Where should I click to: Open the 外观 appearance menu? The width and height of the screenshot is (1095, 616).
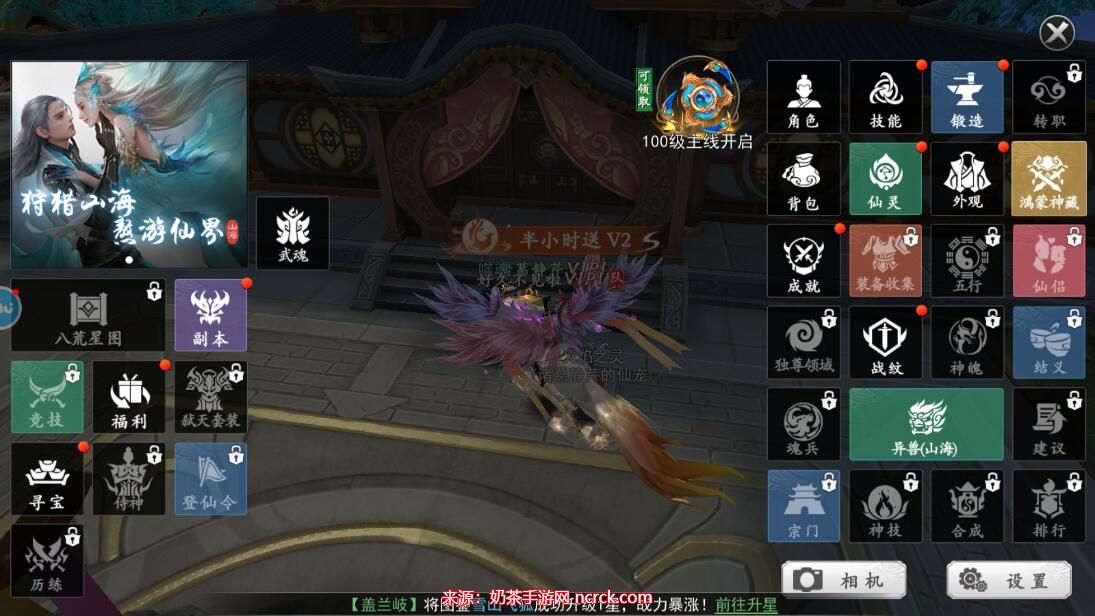pyautogui.click(x=967, y=179)
